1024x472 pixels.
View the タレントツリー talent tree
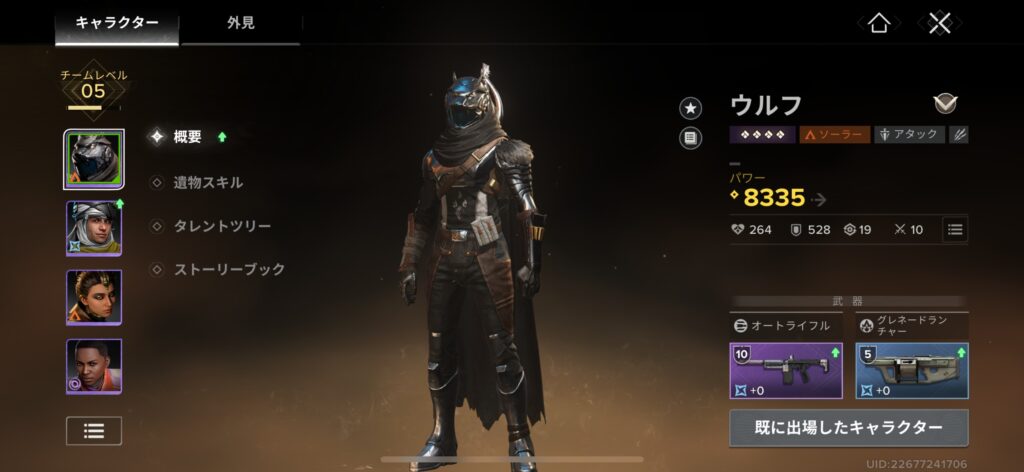pos(221,226)
